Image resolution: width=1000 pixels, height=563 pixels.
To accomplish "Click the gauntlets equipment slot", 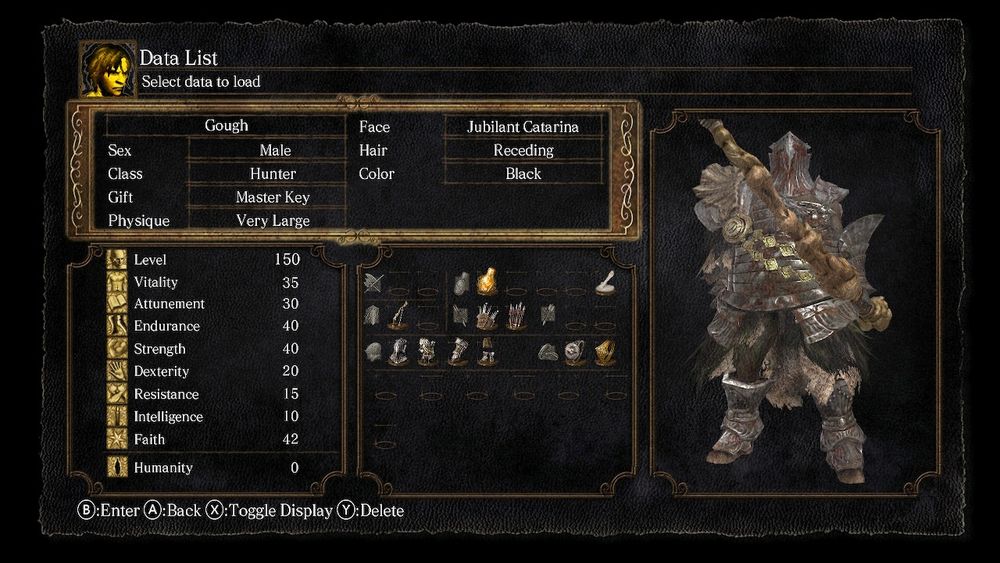I will tap(459, 351).
